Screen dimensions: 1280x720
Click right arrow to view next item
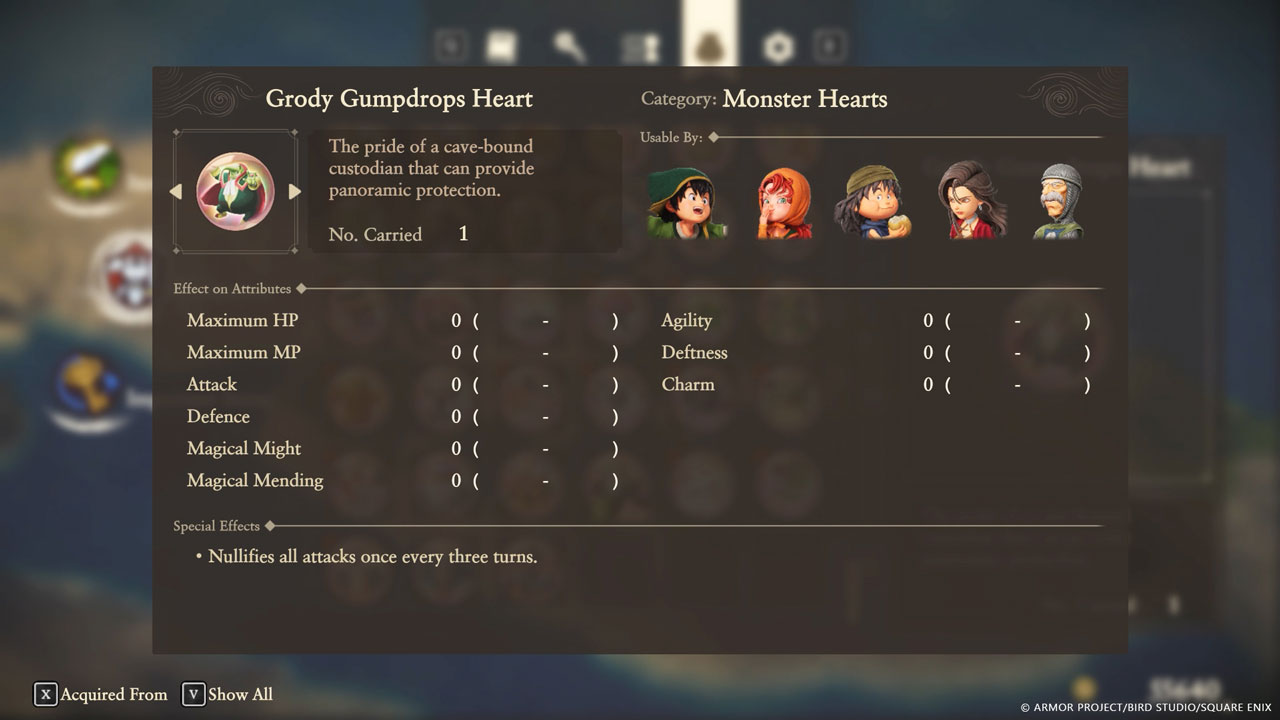[295, 191]
